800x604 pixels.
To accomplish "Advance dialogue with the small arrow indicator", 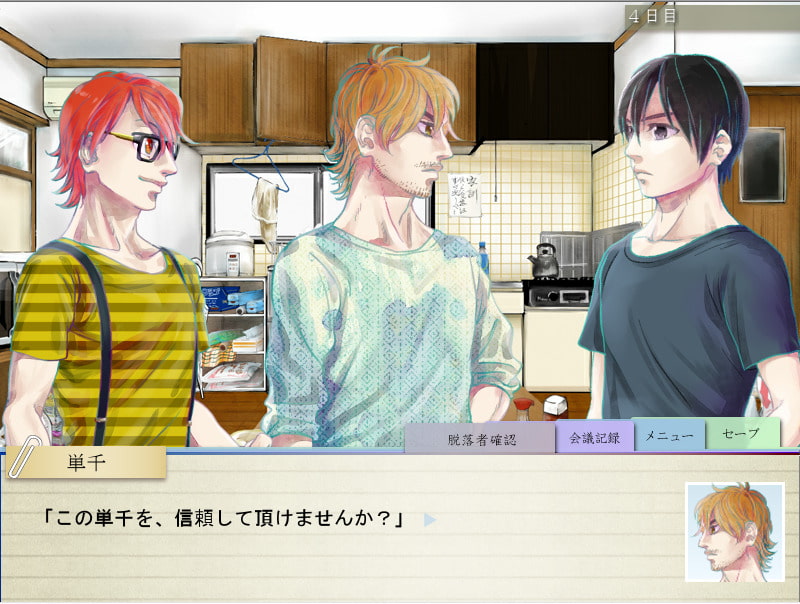I will pyautogui.click(x=429, y=520).
